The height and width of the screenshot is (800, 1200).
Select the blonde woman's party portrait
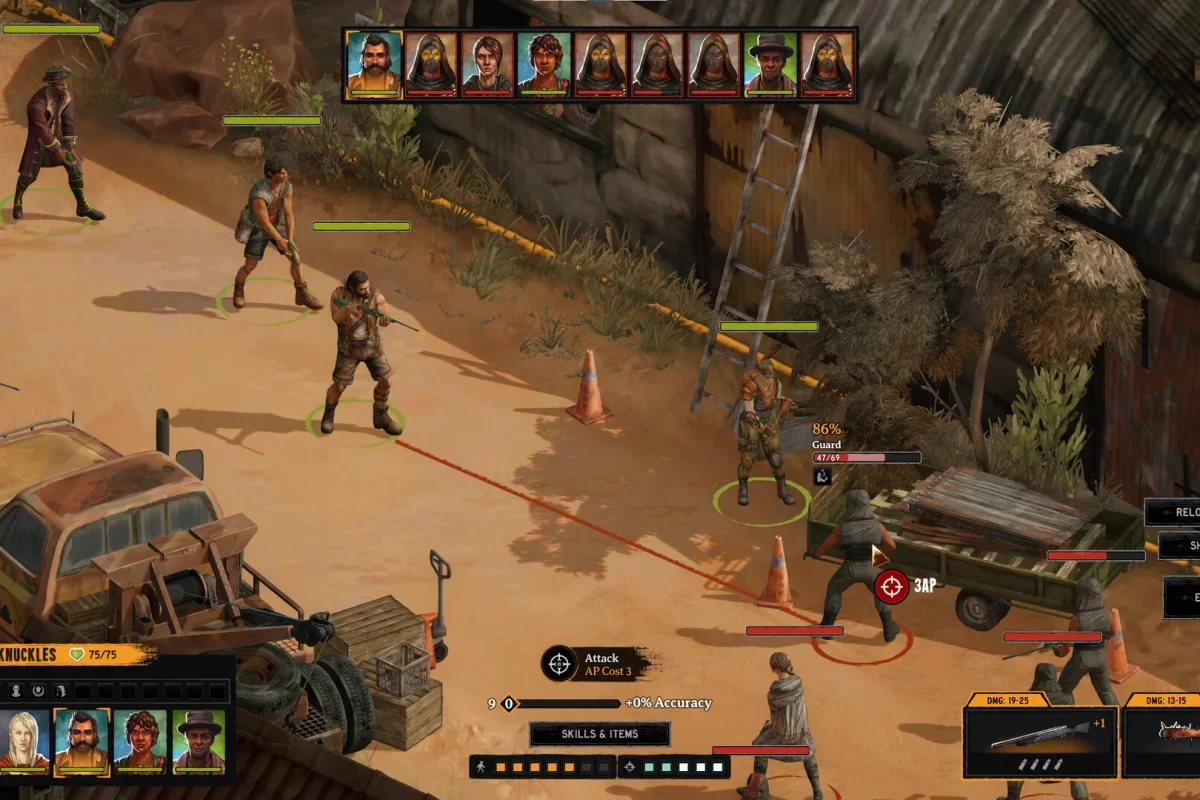click(x=26, y=741)
